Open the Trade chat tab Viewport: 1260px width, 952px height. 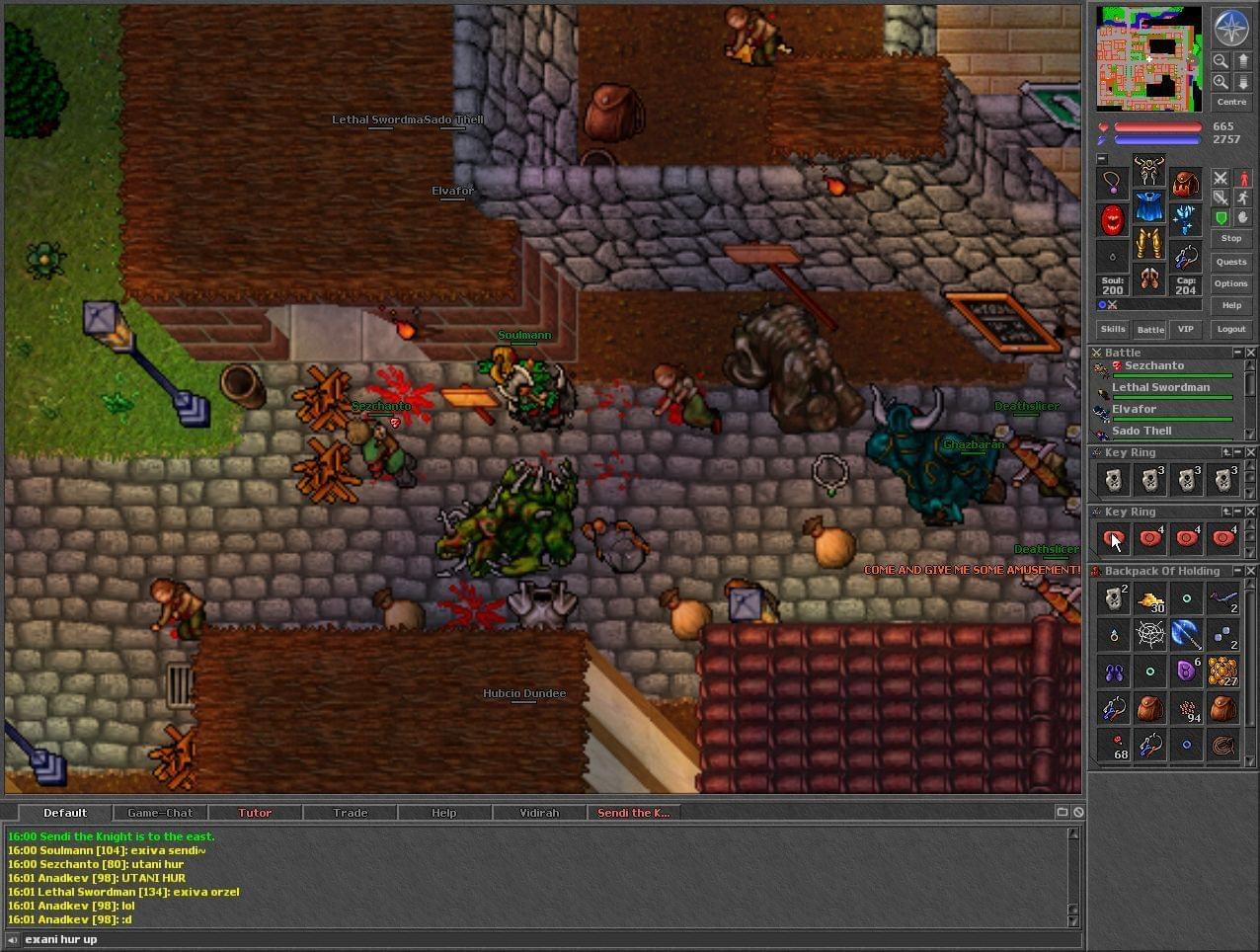(x=350, y=813)
